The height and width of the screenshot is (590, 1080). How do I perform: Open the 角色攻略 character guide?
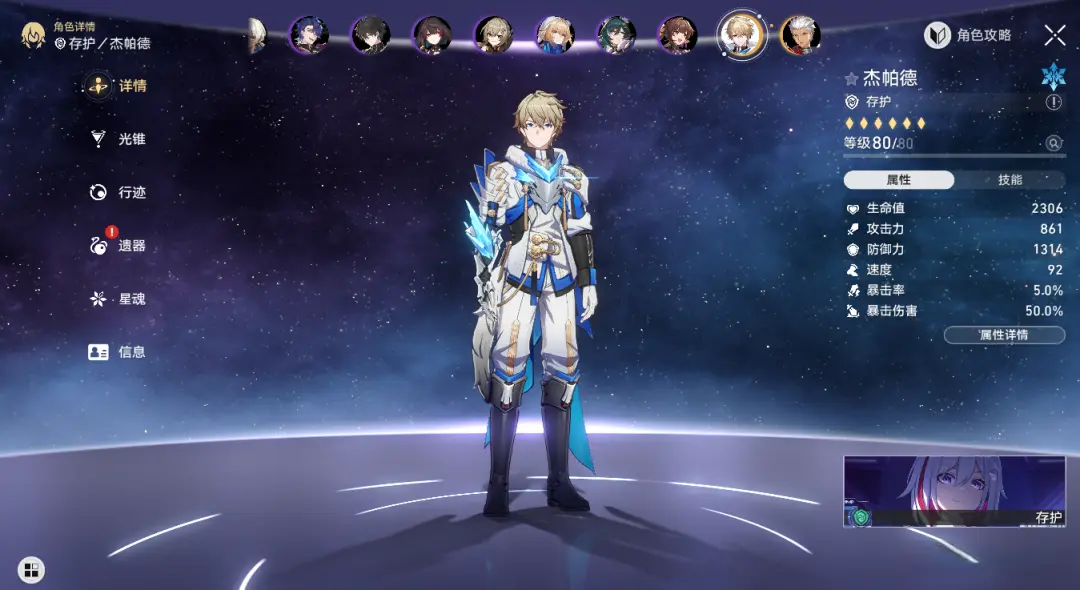pyautogui.click(x=968, y=36)
